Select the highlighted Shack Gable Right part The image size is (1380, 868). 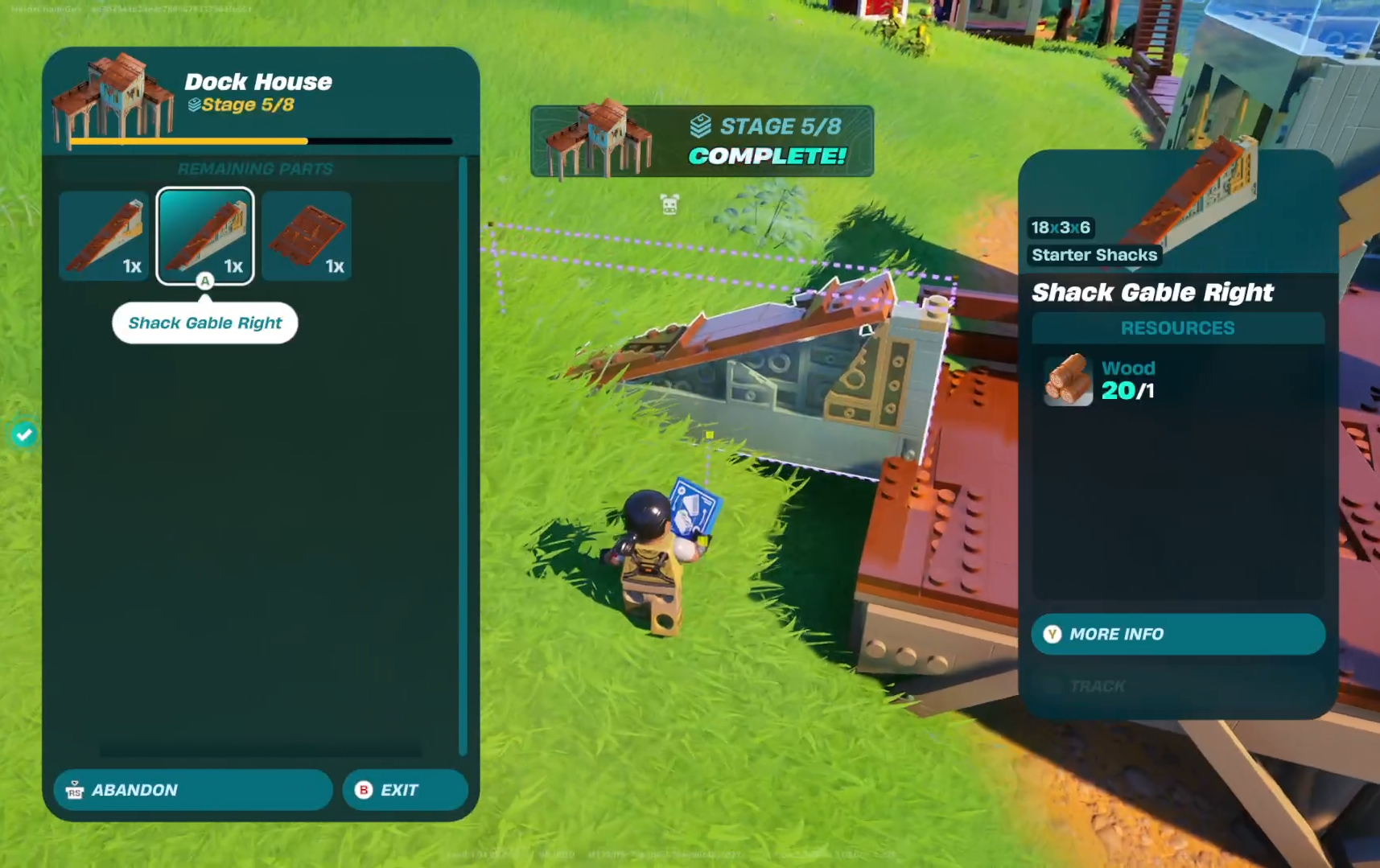point(205,236)
